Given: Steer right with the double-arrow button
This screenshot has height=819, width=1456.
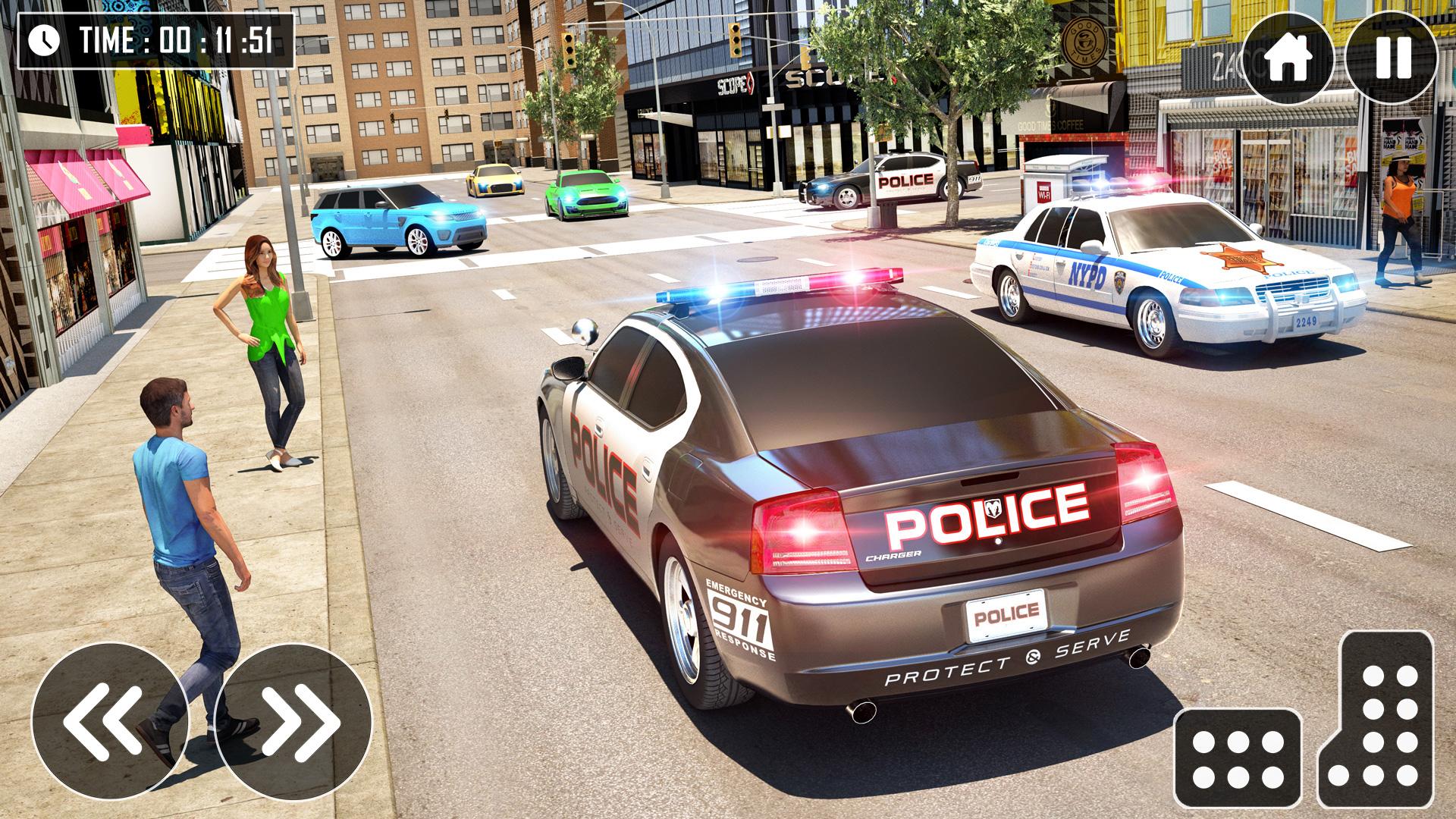Looking at the screenshot, I should pos(293,721).
